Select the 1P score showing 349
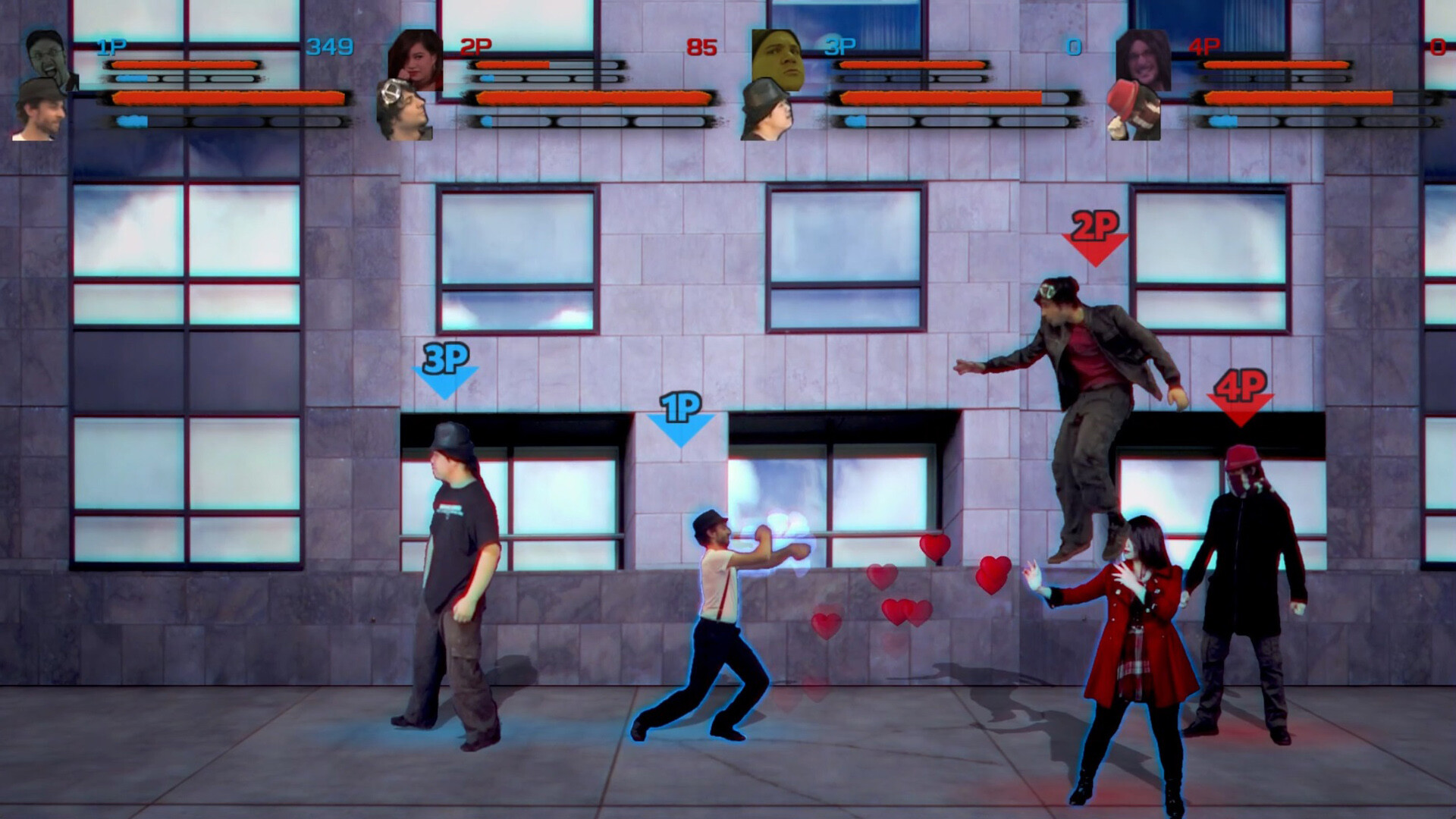 click(x=330, y=45)
